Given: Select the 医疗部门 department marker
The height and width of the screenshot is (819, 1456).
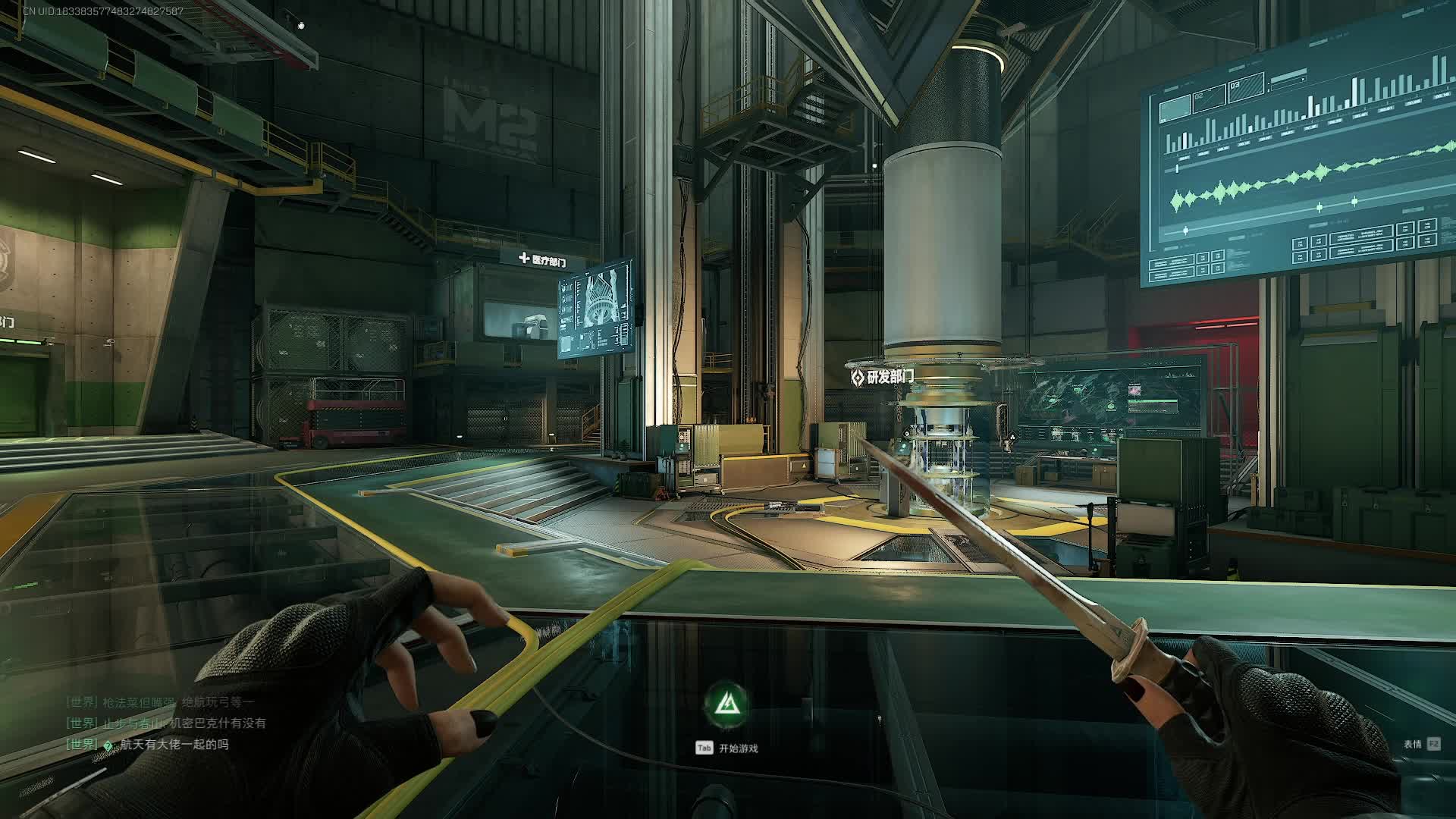Looking at the screenshot, I should pos(542,260).
